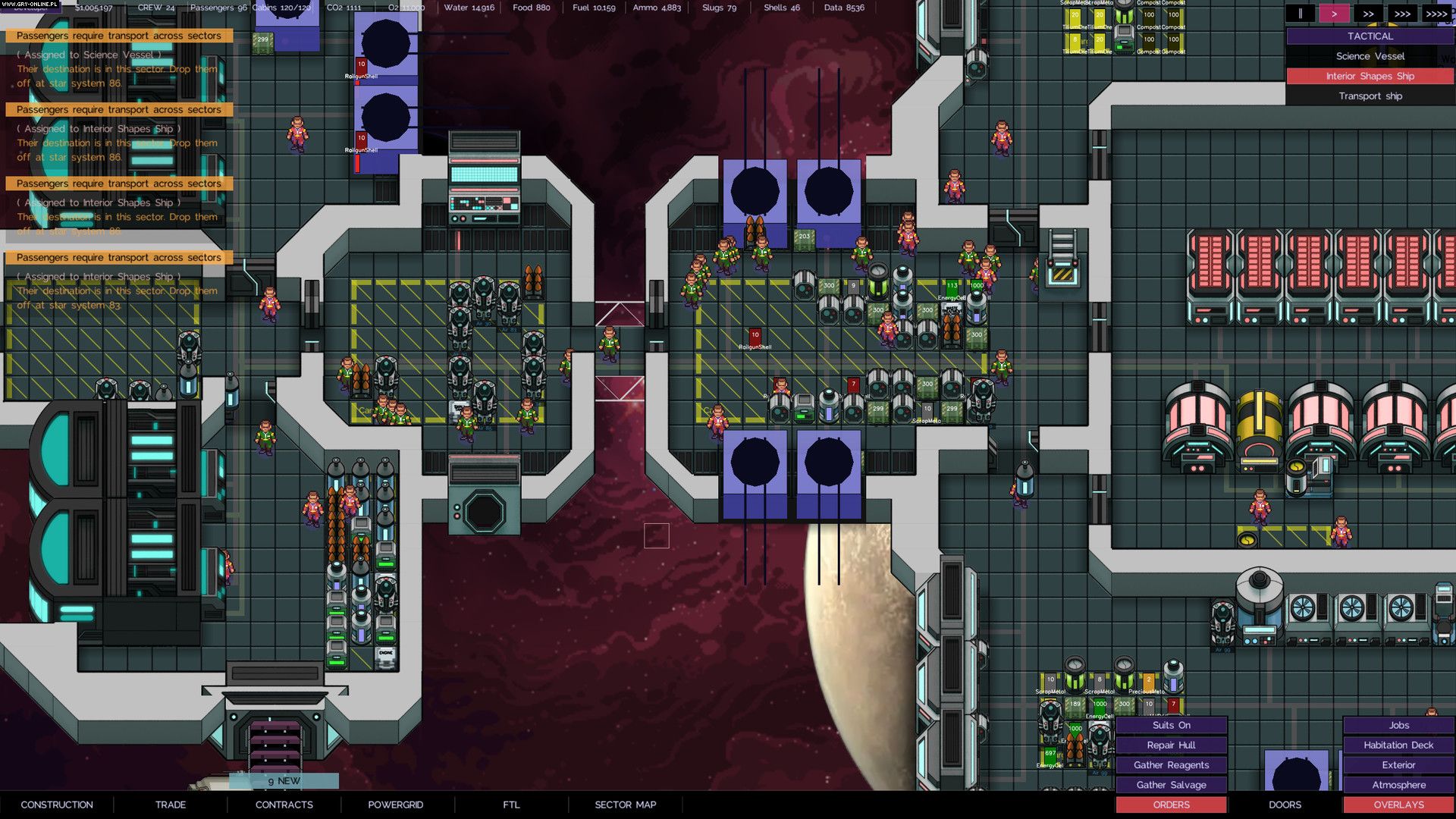Enable the Atmosphere overlay

tap(1398, 785)
